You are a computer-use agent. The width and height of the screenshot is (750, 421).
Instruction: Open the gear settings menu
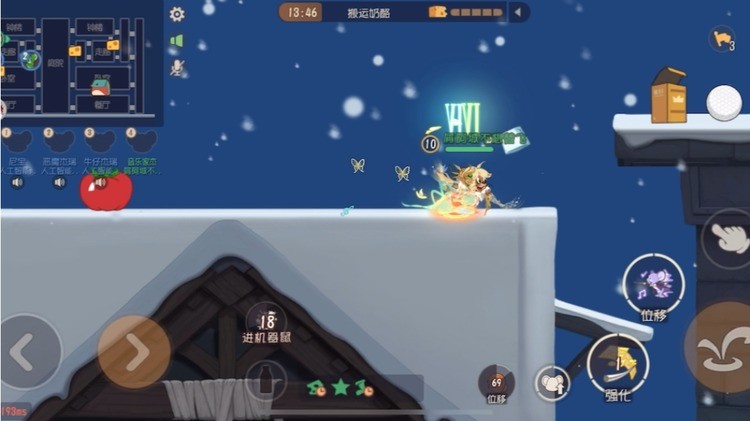point(177,14)
